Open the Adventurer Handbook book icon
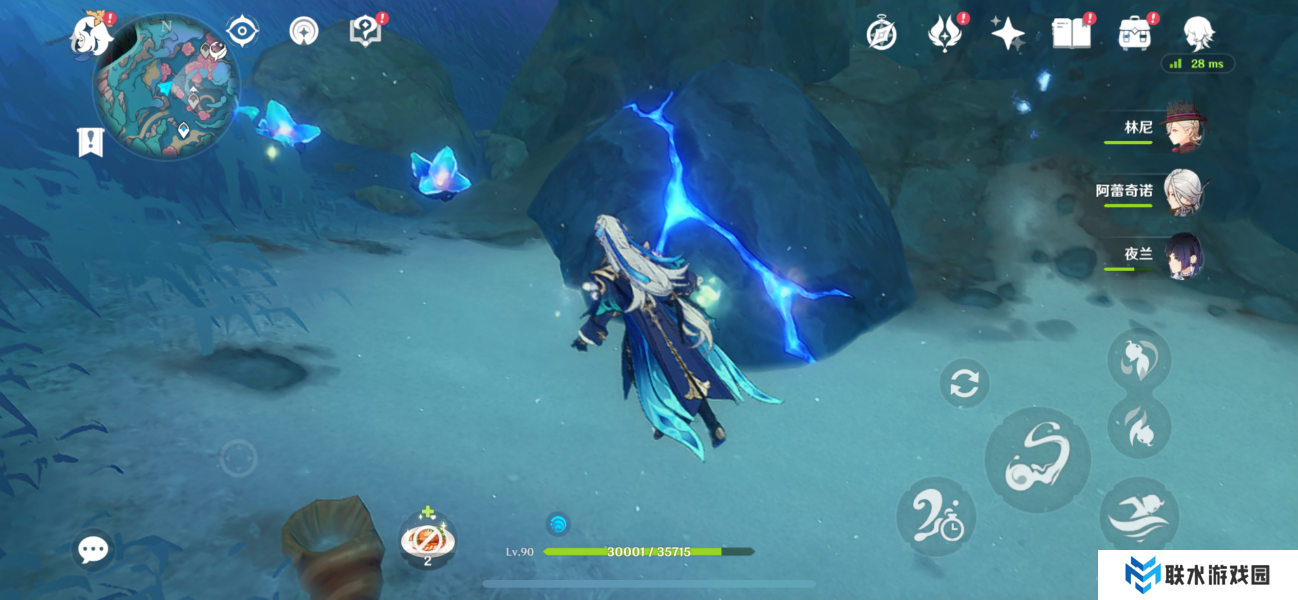 (1071, 34)
